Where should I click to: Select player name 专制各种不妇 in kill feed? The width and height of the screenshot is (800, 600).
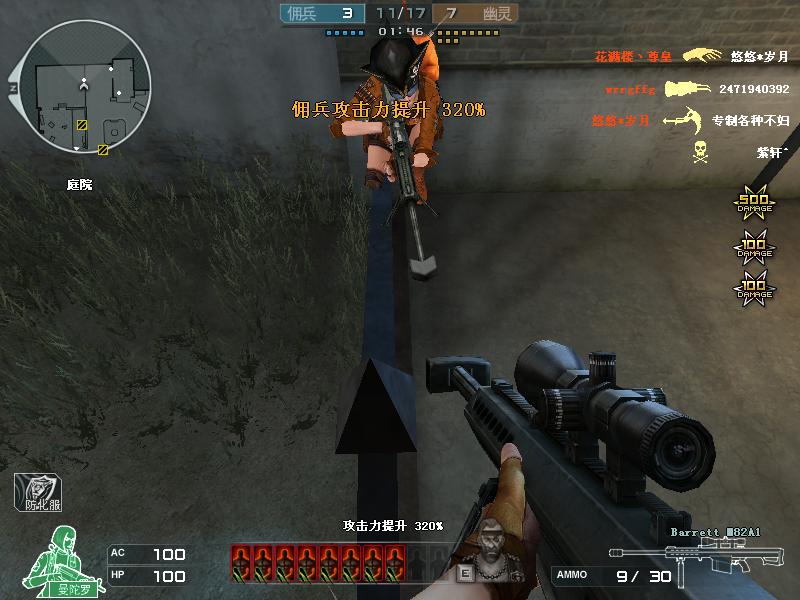pyautogui.click(x=750, y=121)
